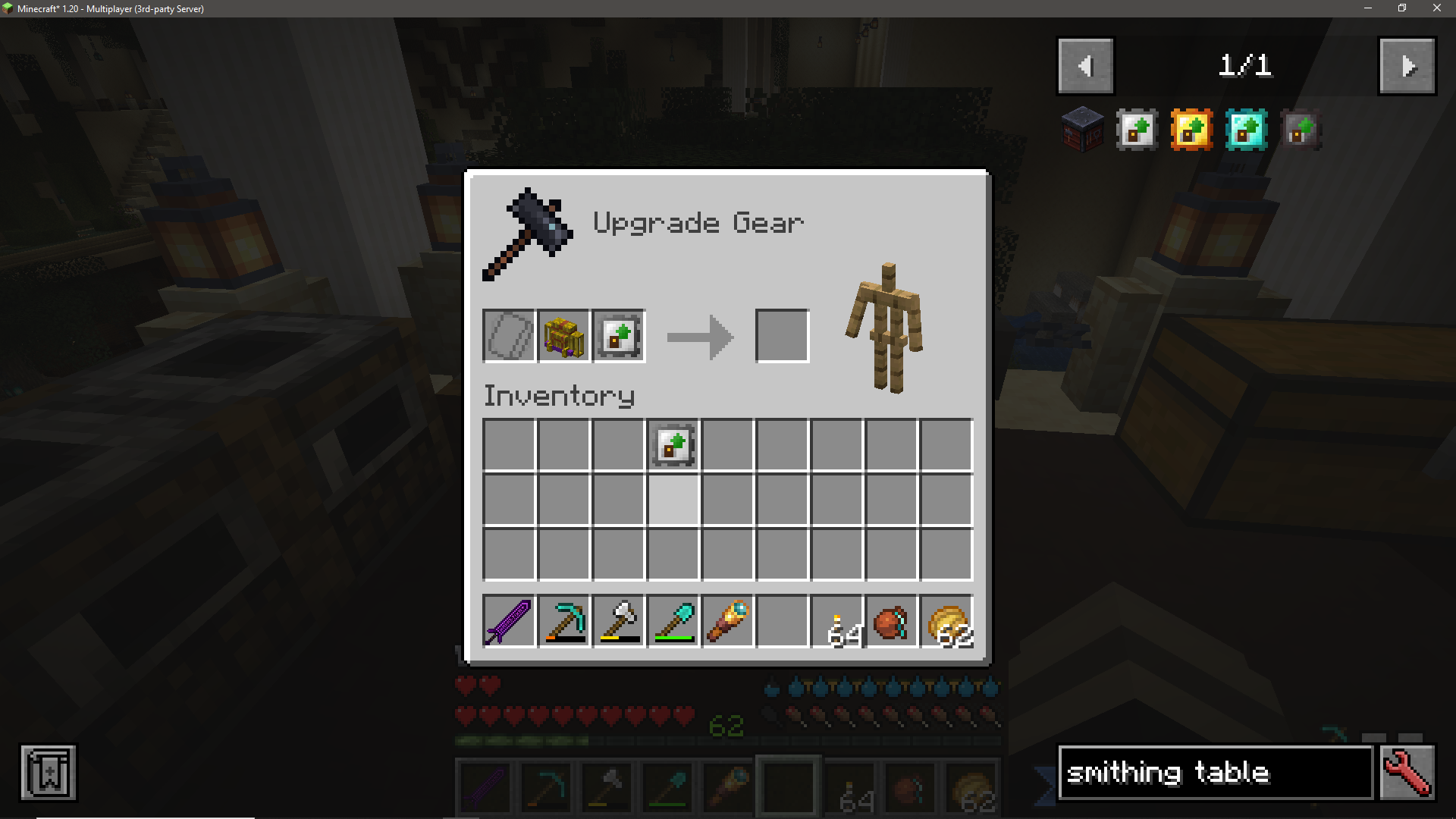This screenshot has width=1456, height=819.
Task: Select the gold-framed upgrade template icon
Action: pyautogui.click(x=1191, y=130)
